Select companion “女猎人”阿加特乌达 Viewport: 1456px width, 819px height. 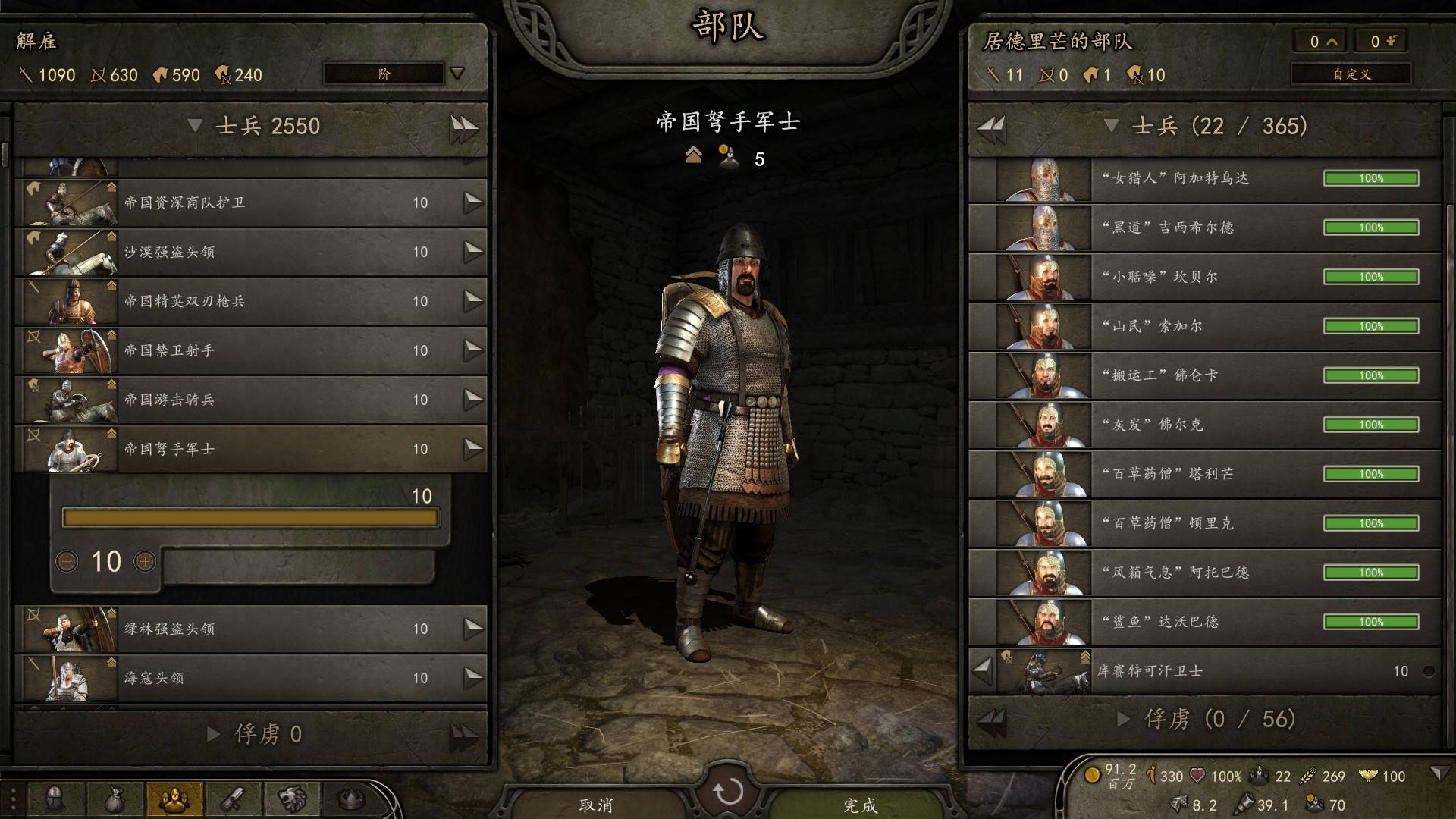pyautogui.click(x=1206, y=178)
